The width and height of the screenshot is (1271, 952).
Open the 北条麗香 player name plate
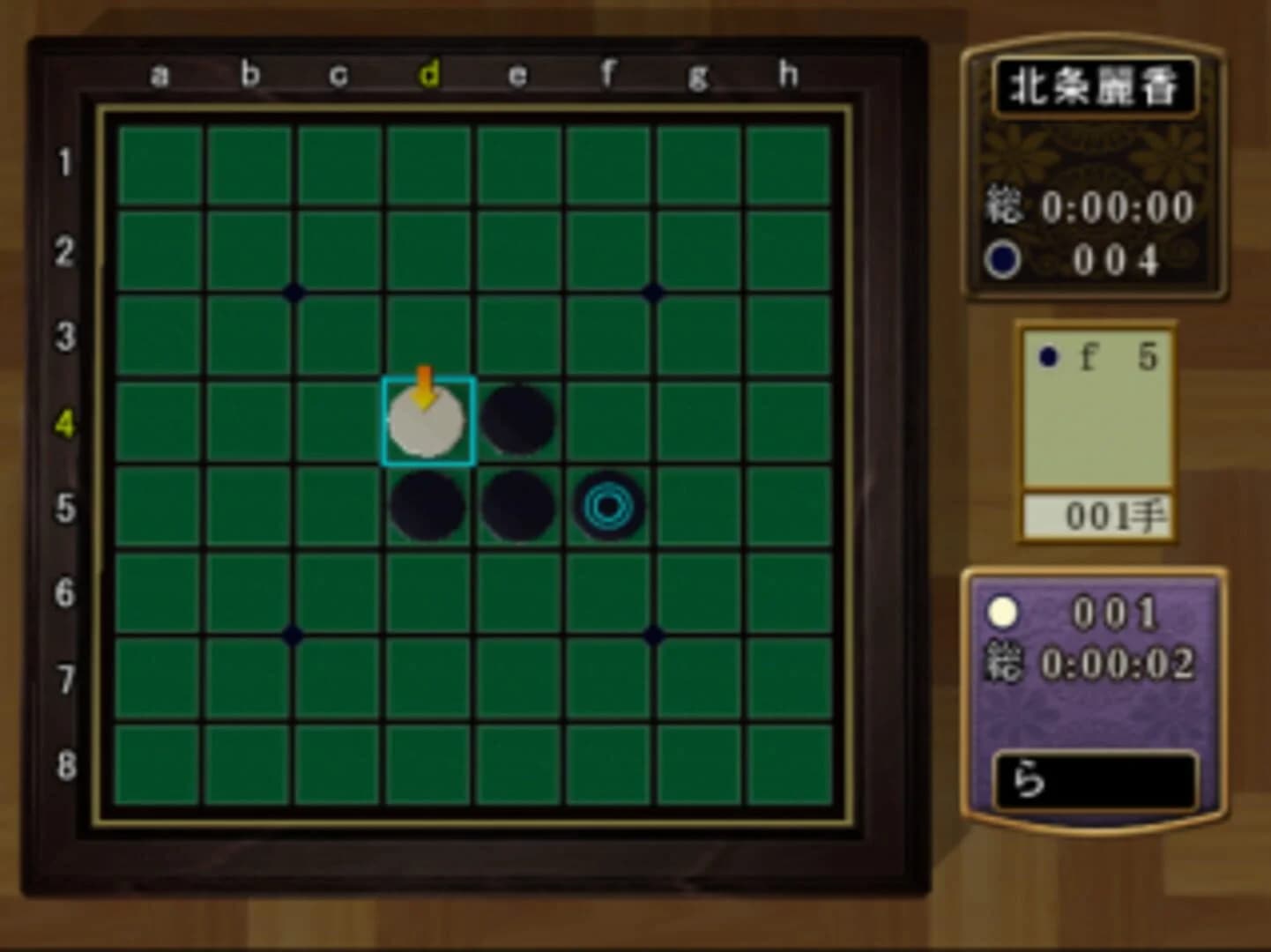tap(1097, 84)
